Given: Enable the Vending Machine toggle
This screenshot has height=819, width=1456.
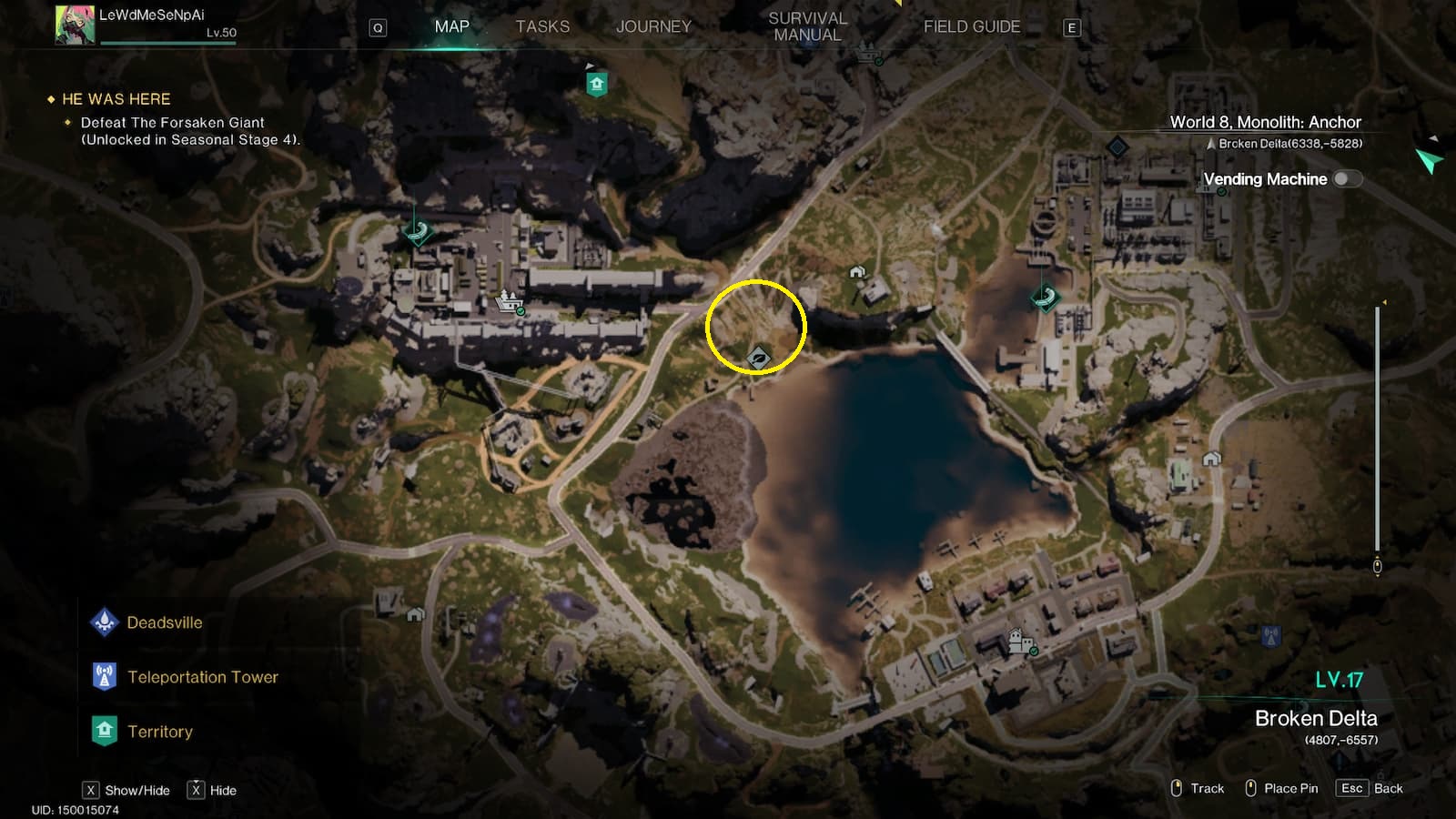Looking at the screenshot, I should pyautogui.click(x=1346, y=180).
